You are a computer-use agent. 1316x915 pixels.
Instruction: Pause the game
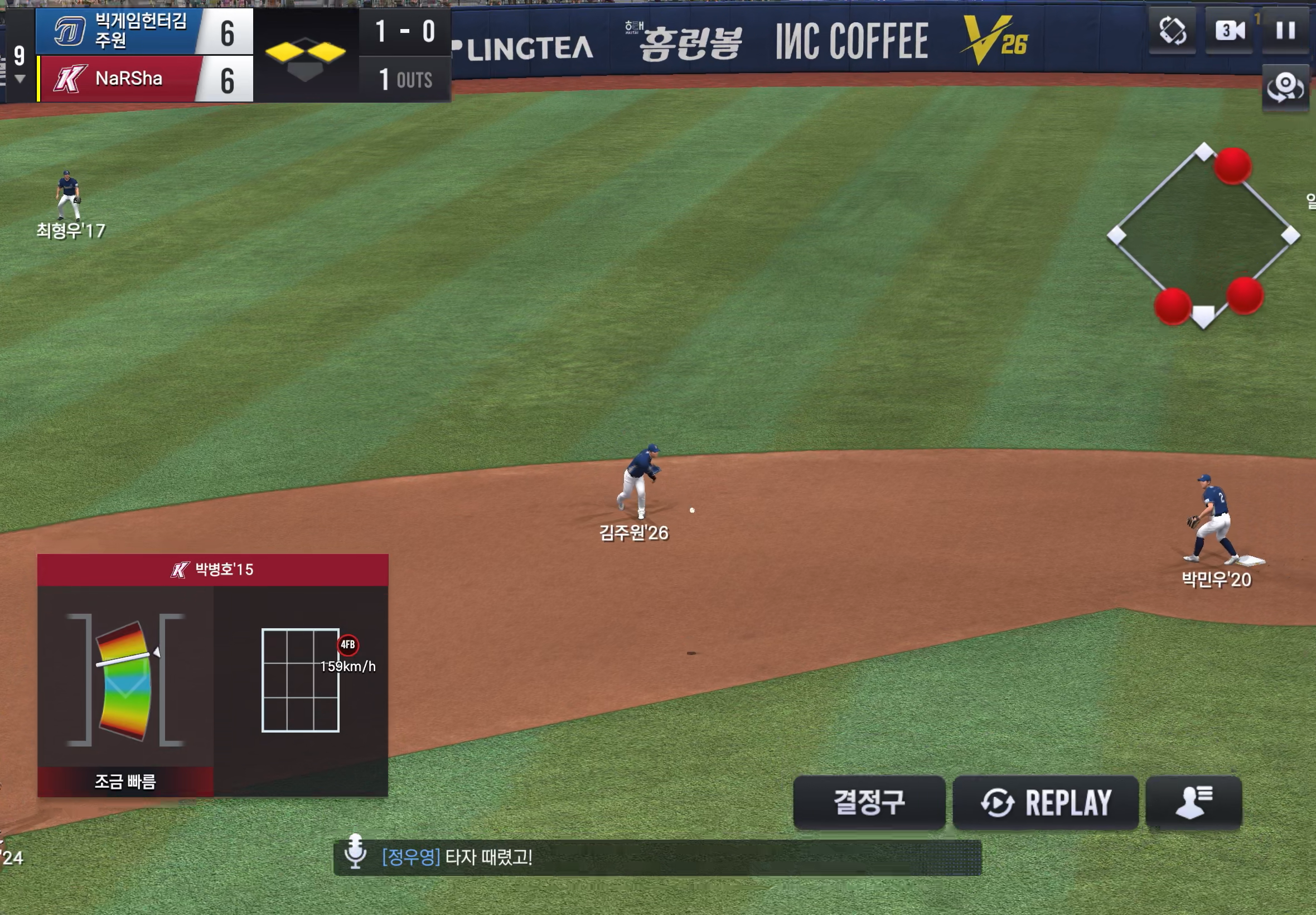[x=1285, y=30]
